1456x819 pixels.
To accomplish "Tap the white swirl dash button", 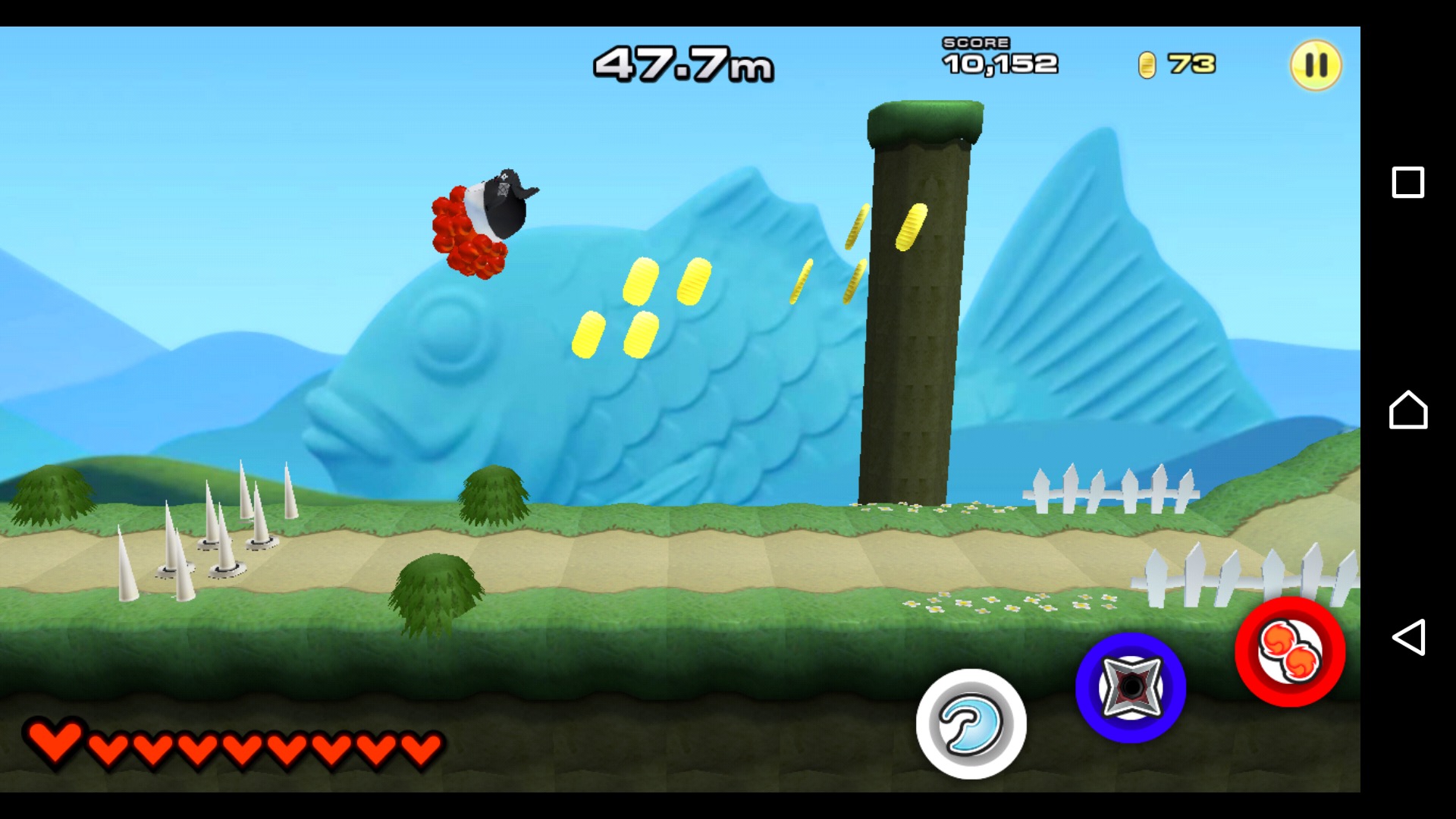I will (971, 723).
